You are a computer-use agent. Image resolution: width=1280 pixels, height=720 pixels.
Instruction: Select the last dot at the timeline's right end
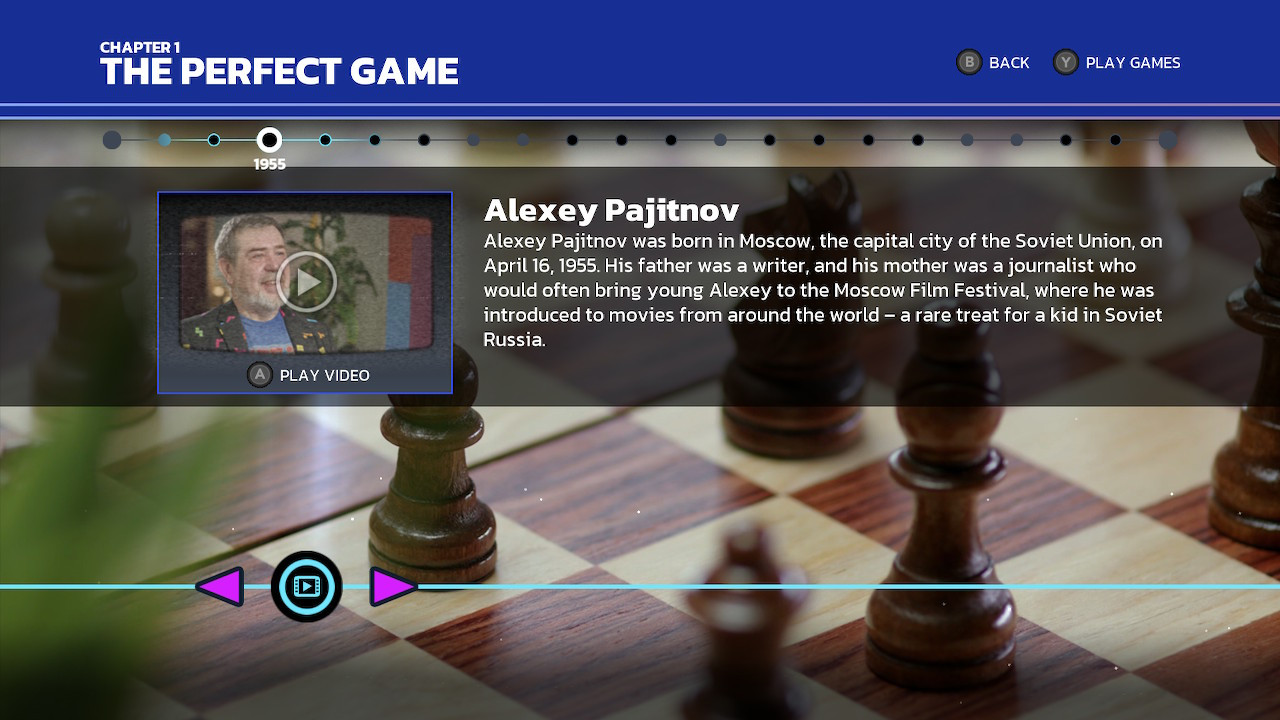tap(1167, 140)
